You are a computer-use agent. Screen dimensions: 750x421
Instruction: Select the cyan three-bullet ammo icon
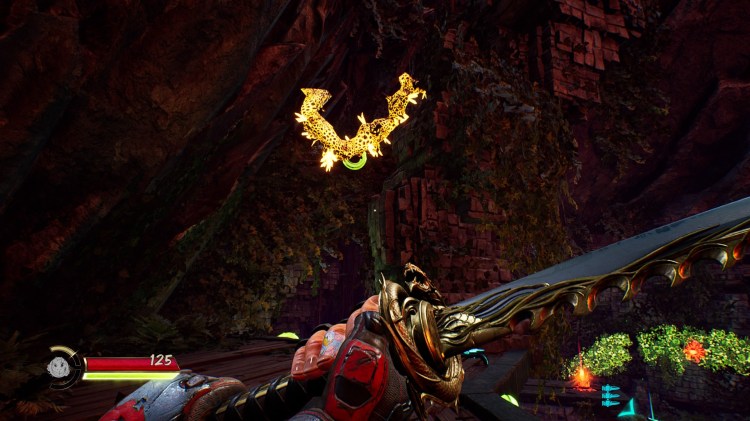click(610, 395)
